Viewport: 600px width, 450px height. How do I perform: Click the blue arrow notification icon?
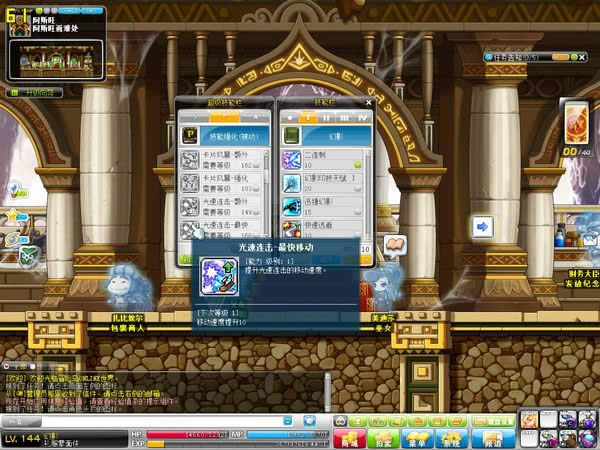pos(483,227)
